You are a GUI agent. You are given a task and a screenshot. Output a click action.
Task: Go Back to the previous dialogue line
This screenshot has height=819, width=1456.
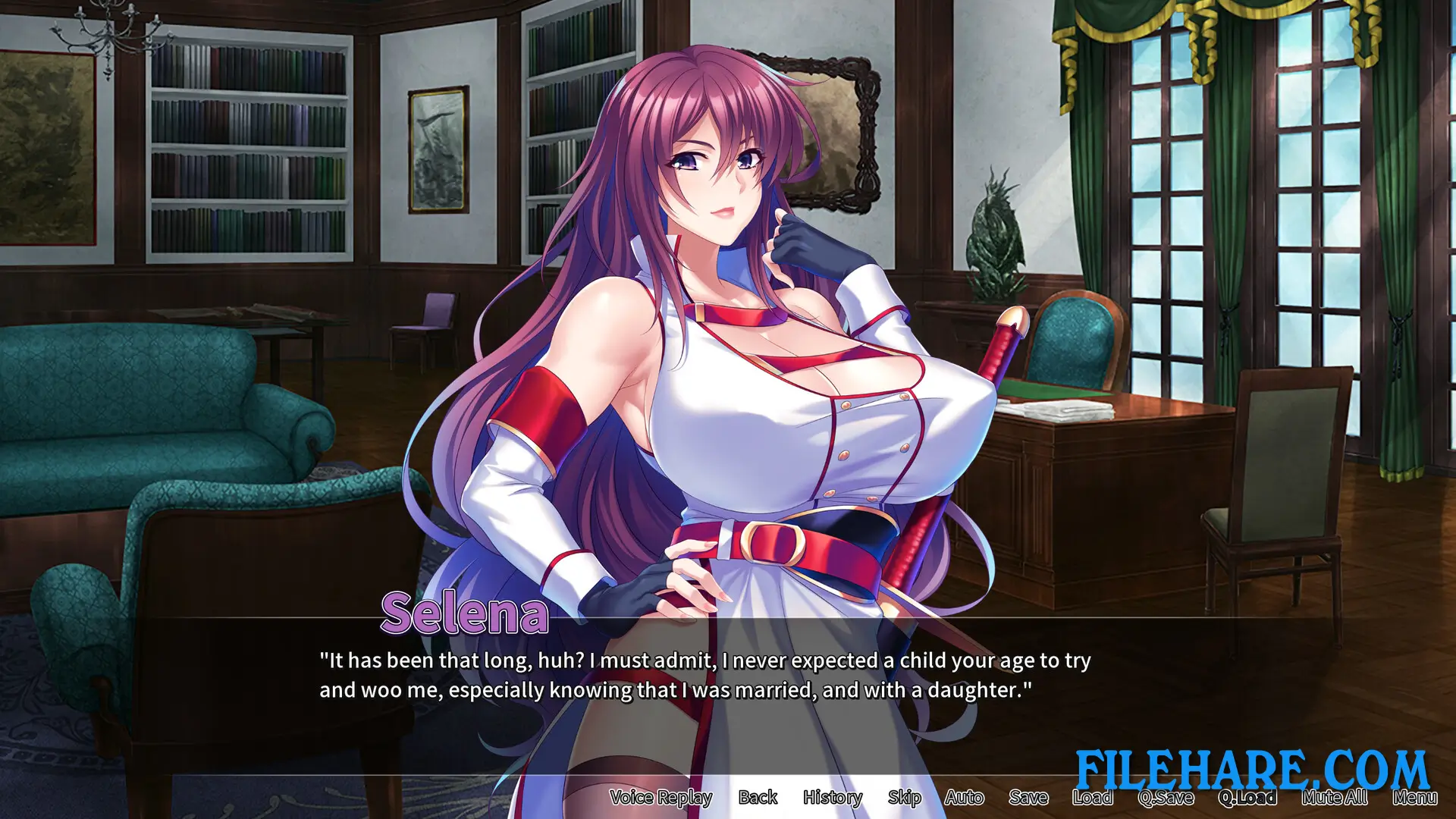(x=758, y=798)
